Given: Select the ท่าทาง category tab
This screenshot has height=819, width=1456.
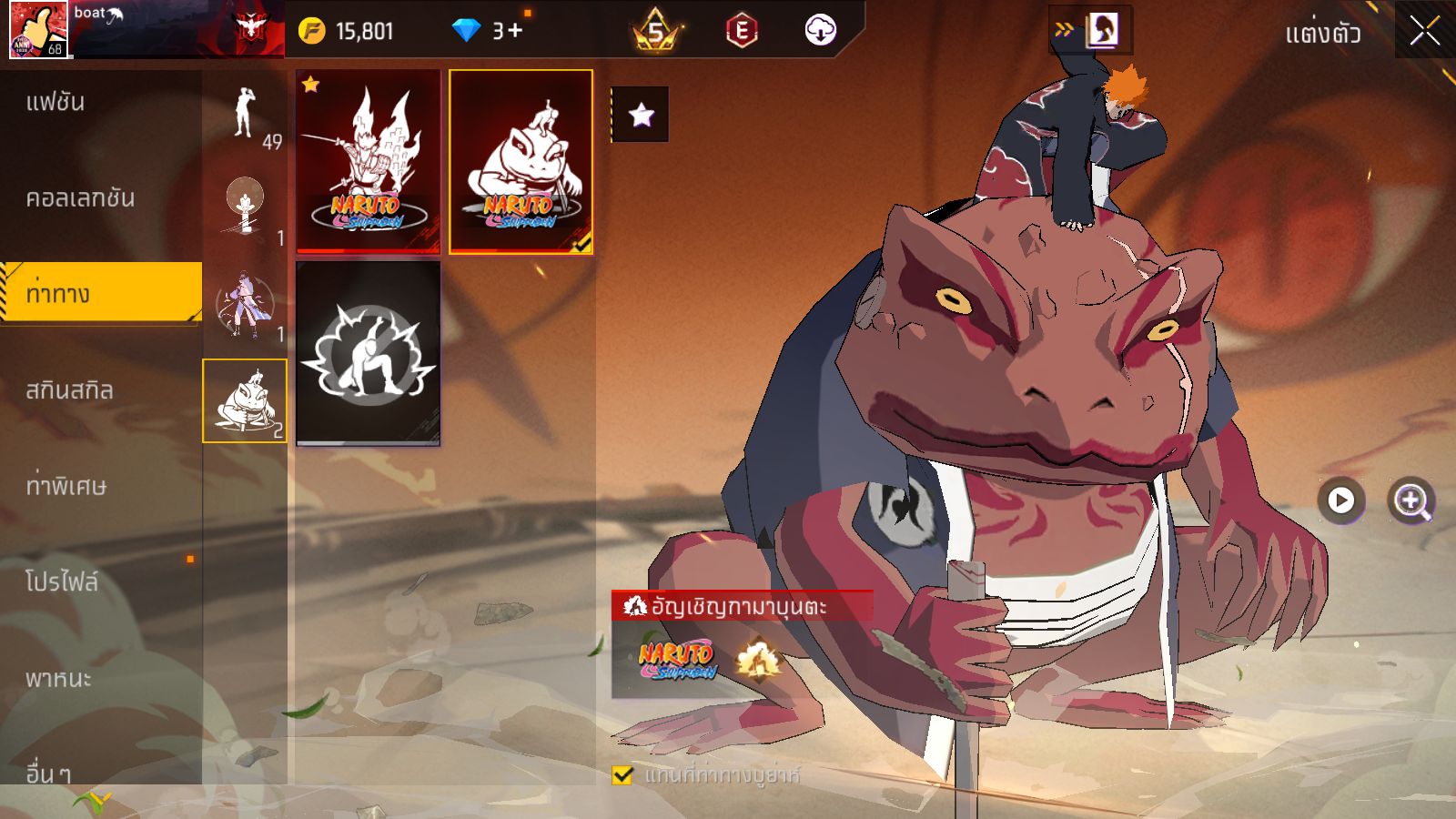Looking at the screenshot, I should [58, 294].
